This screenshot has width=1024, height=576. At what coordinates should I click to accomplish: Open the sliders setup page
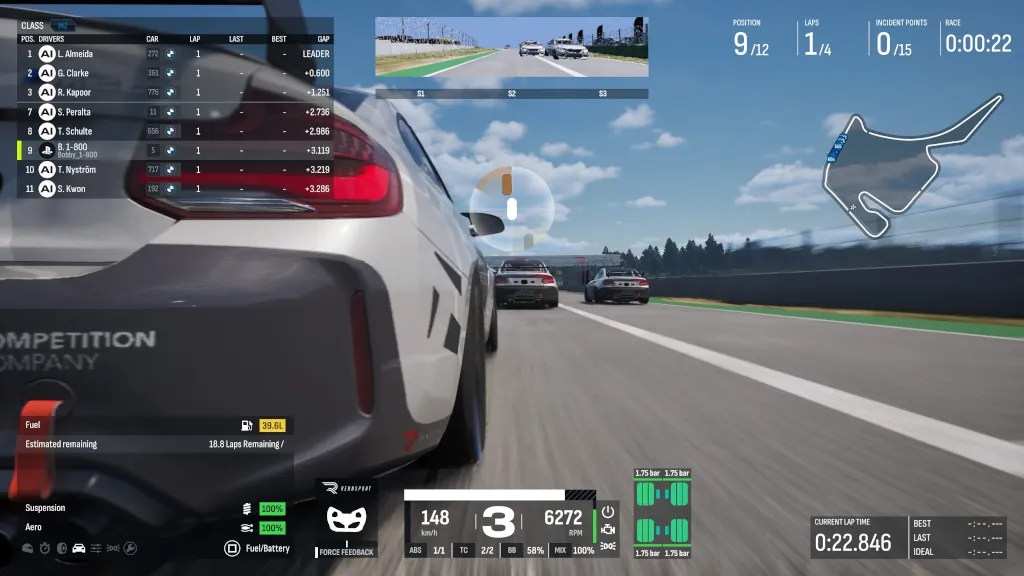[96, 548]
